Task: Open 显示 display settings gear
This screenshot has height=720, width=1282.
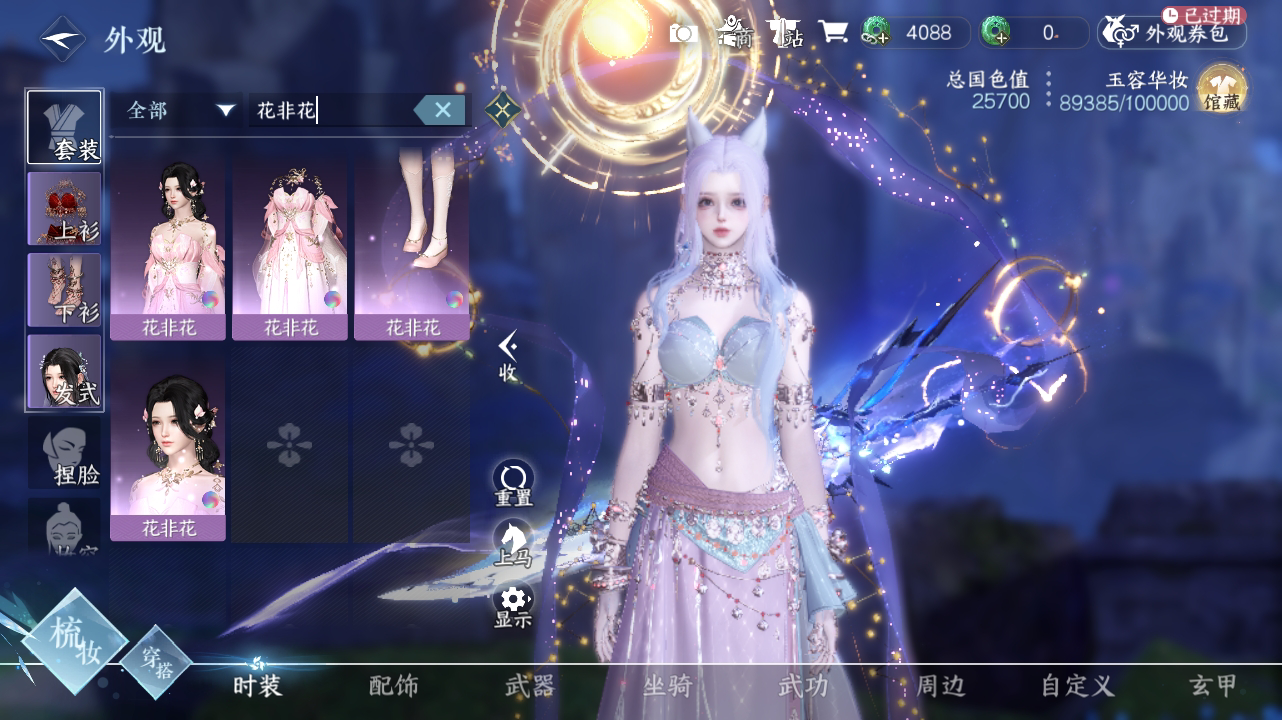Action: (513, 604)
